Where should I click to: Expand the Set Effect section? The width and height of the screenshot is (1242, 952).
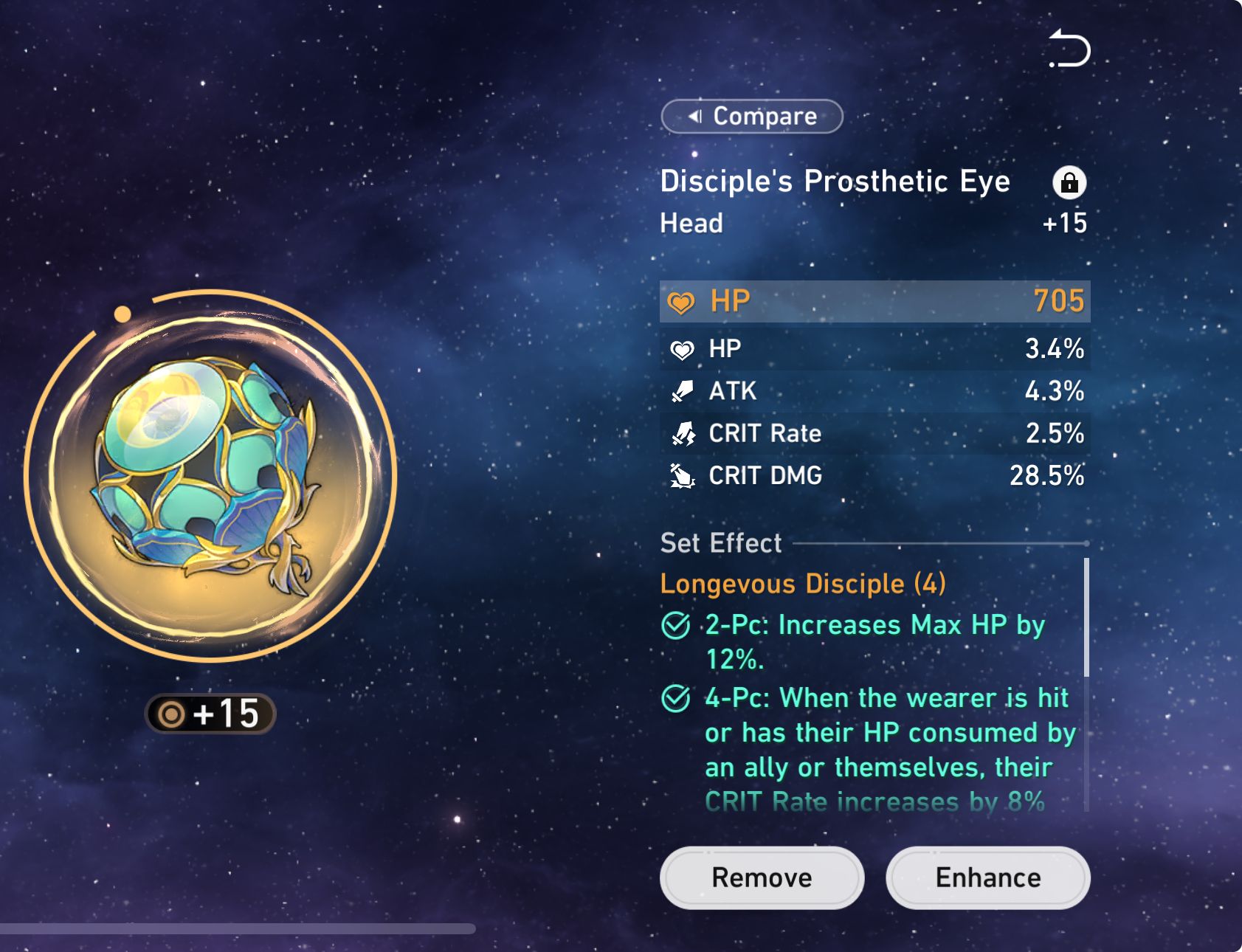point(720,544)
